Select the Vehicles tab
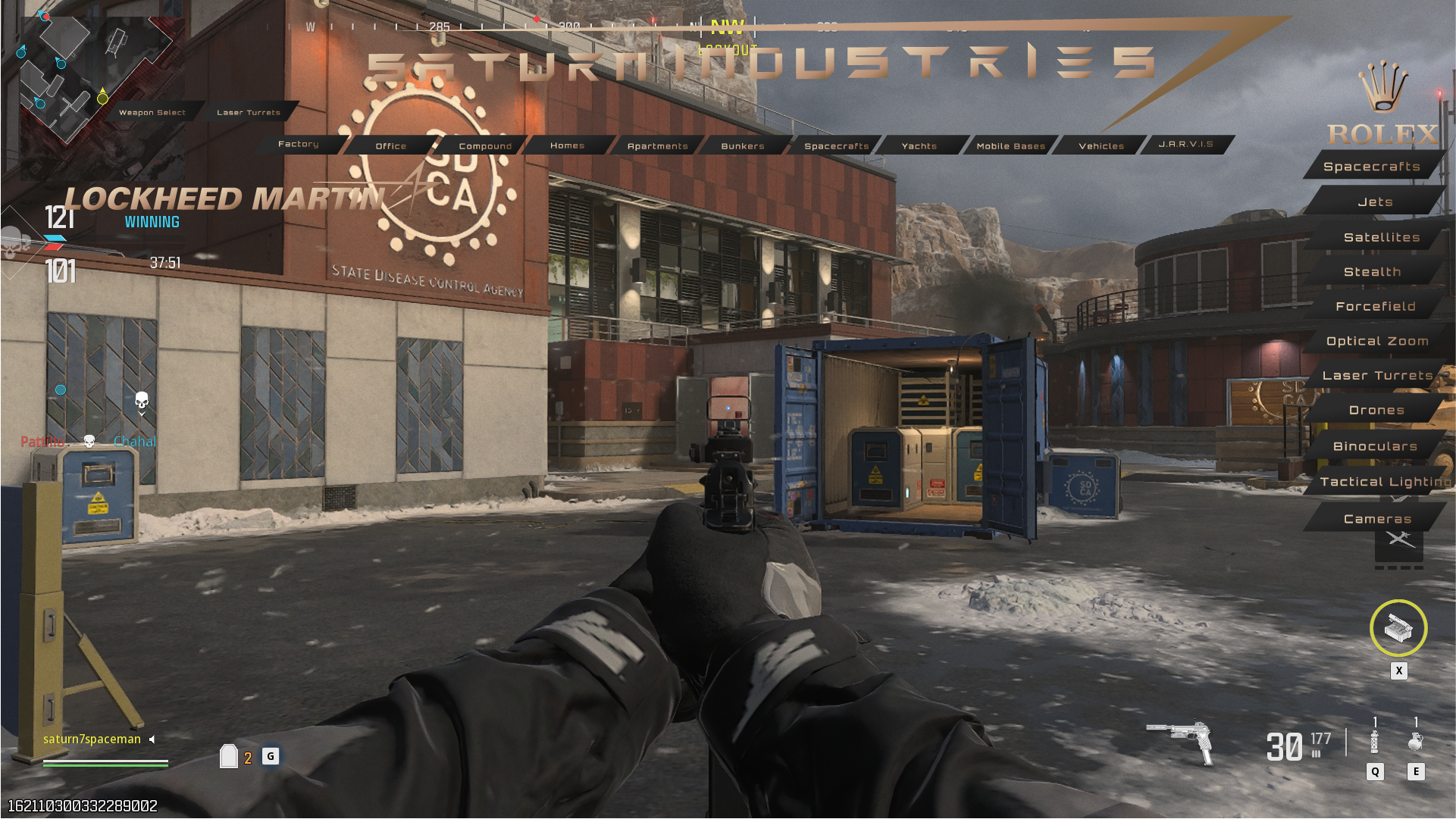 (x=1101, y=145)
